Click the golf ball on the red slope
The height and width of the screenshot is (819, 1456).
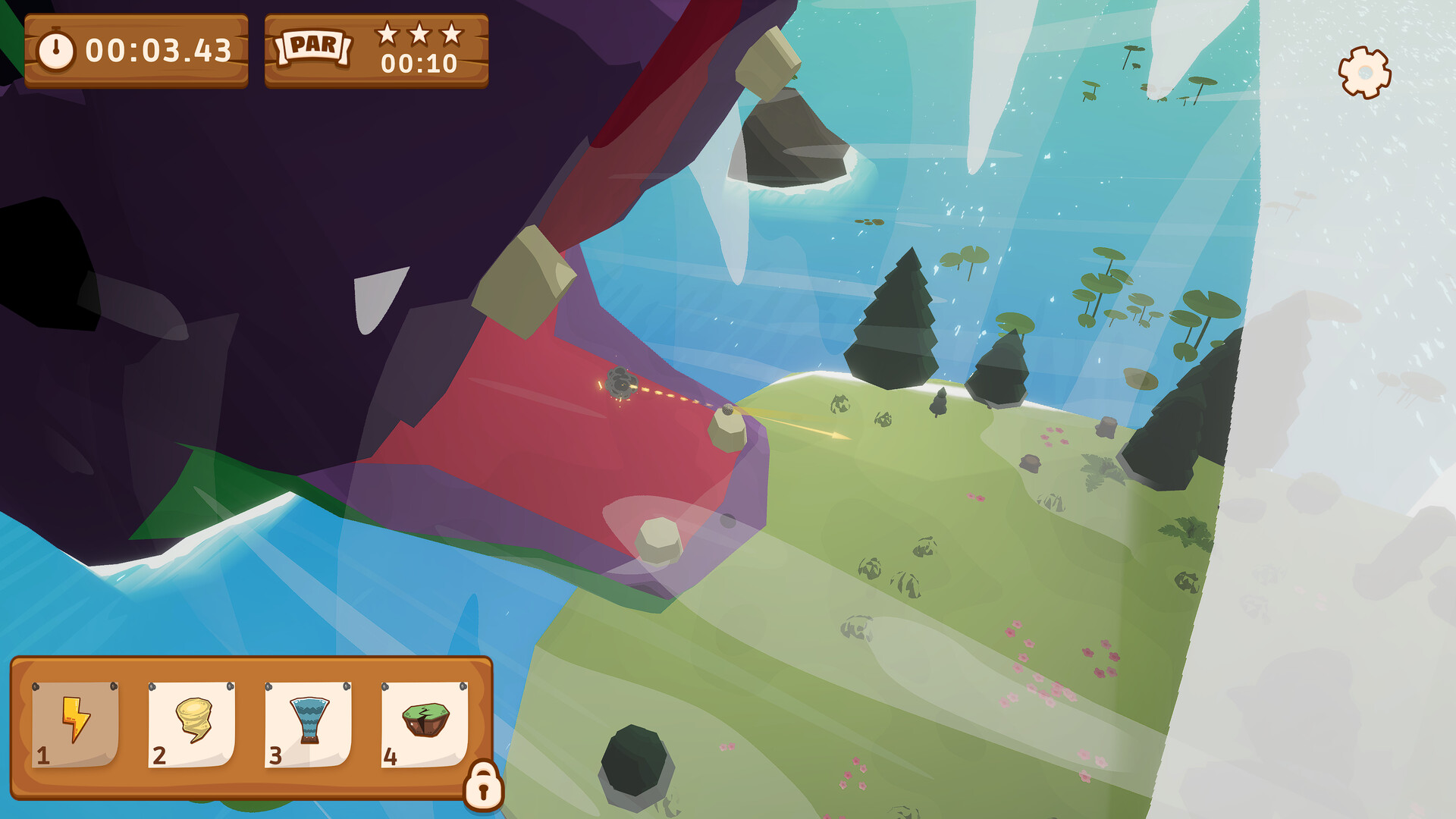click(727, 409)
